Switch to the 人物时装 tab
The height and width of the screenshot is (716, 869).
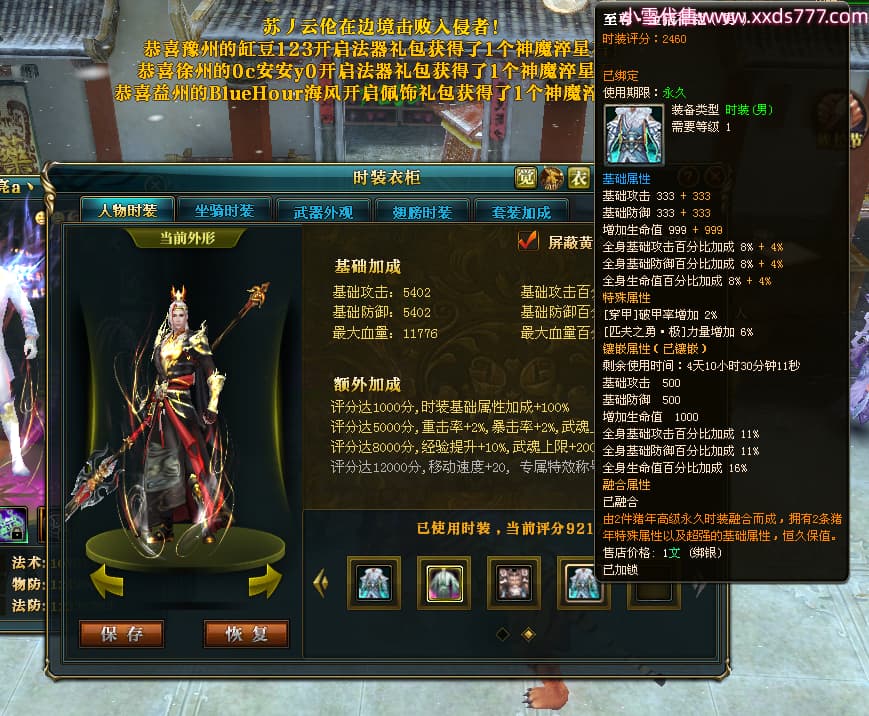[128, 211]
